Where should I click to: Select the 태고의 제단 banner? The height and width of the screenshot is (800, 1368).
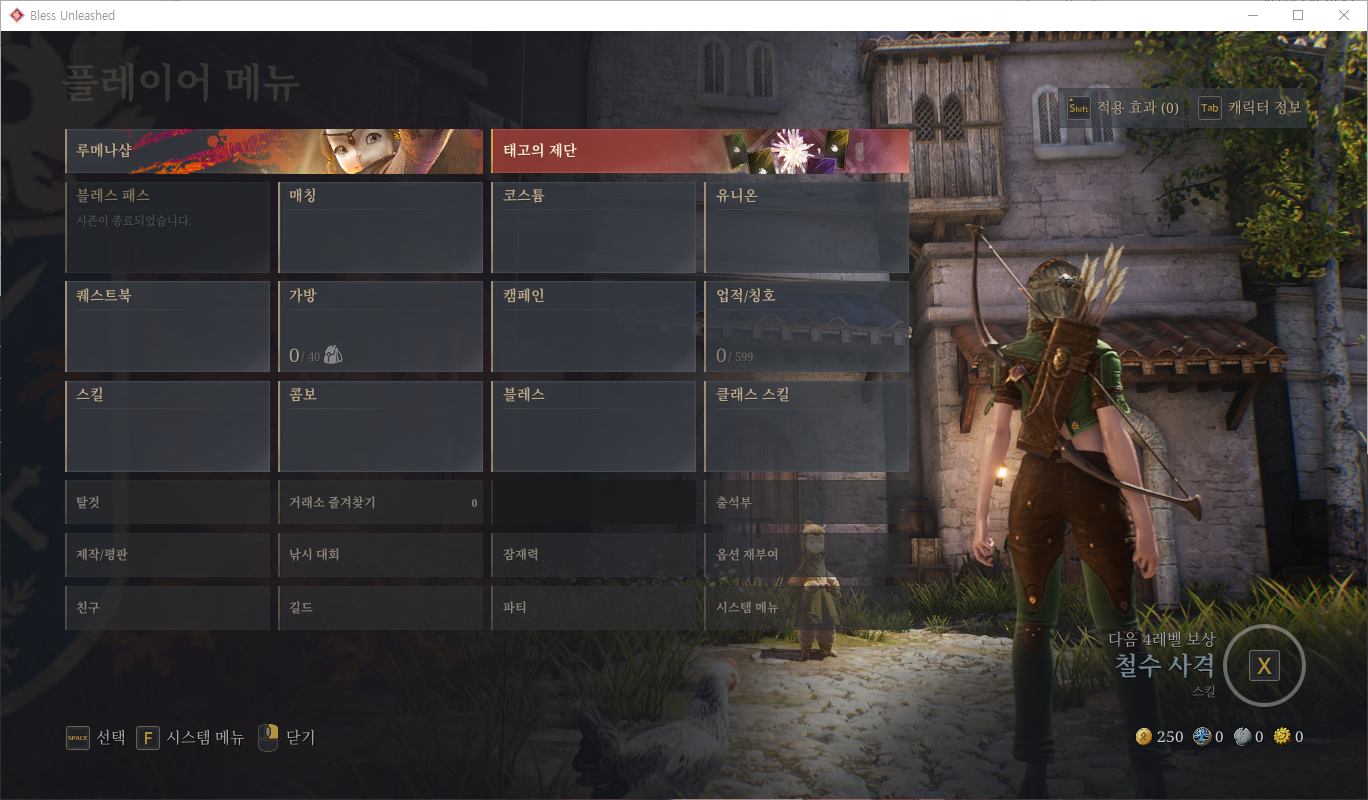tap(700, 152)
